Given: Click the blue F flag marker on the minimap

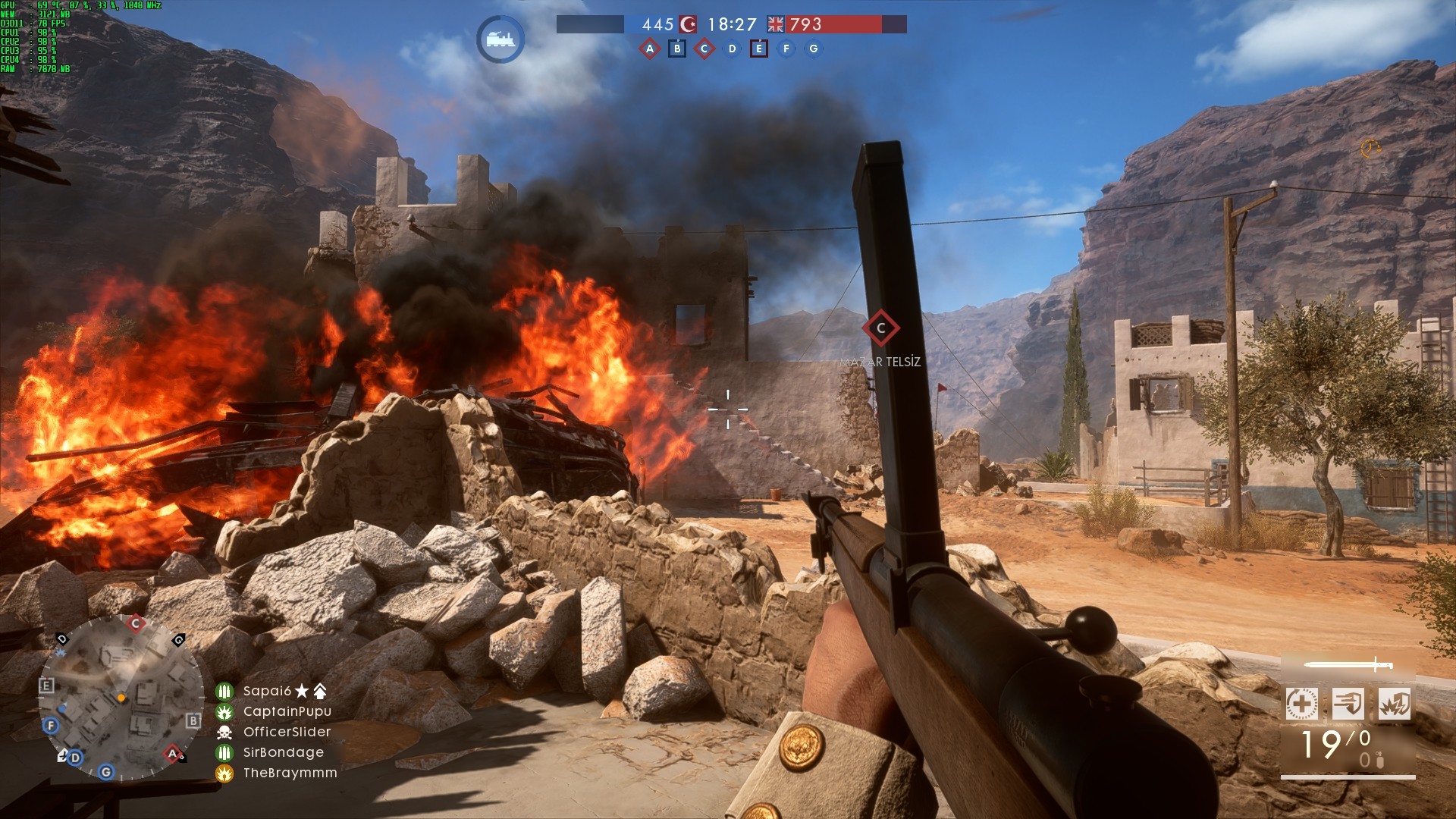Looking at the screenshot, I should coord(51,726).
